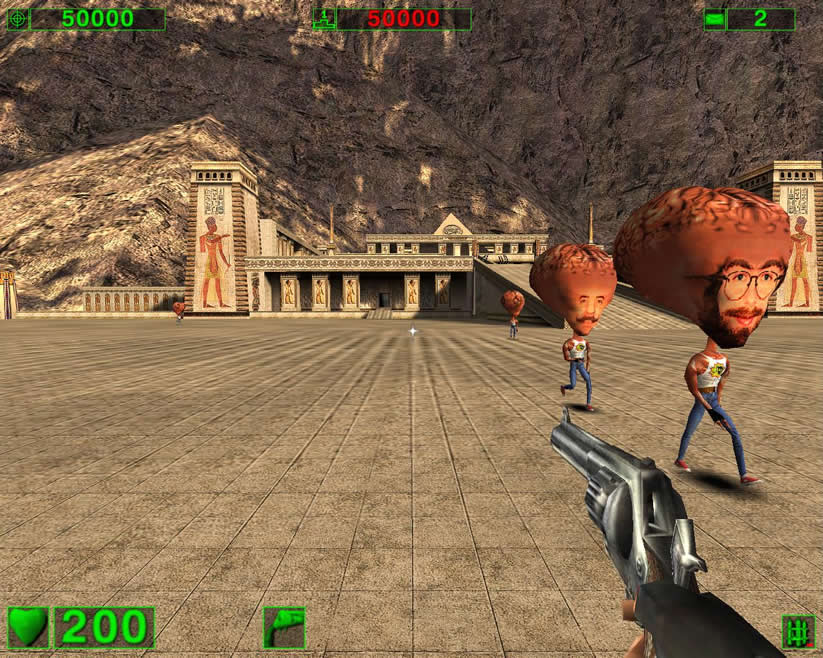Click the green message icon beside the 2
Viewport: 823px width, 658px height.
(x=714, y=19)
